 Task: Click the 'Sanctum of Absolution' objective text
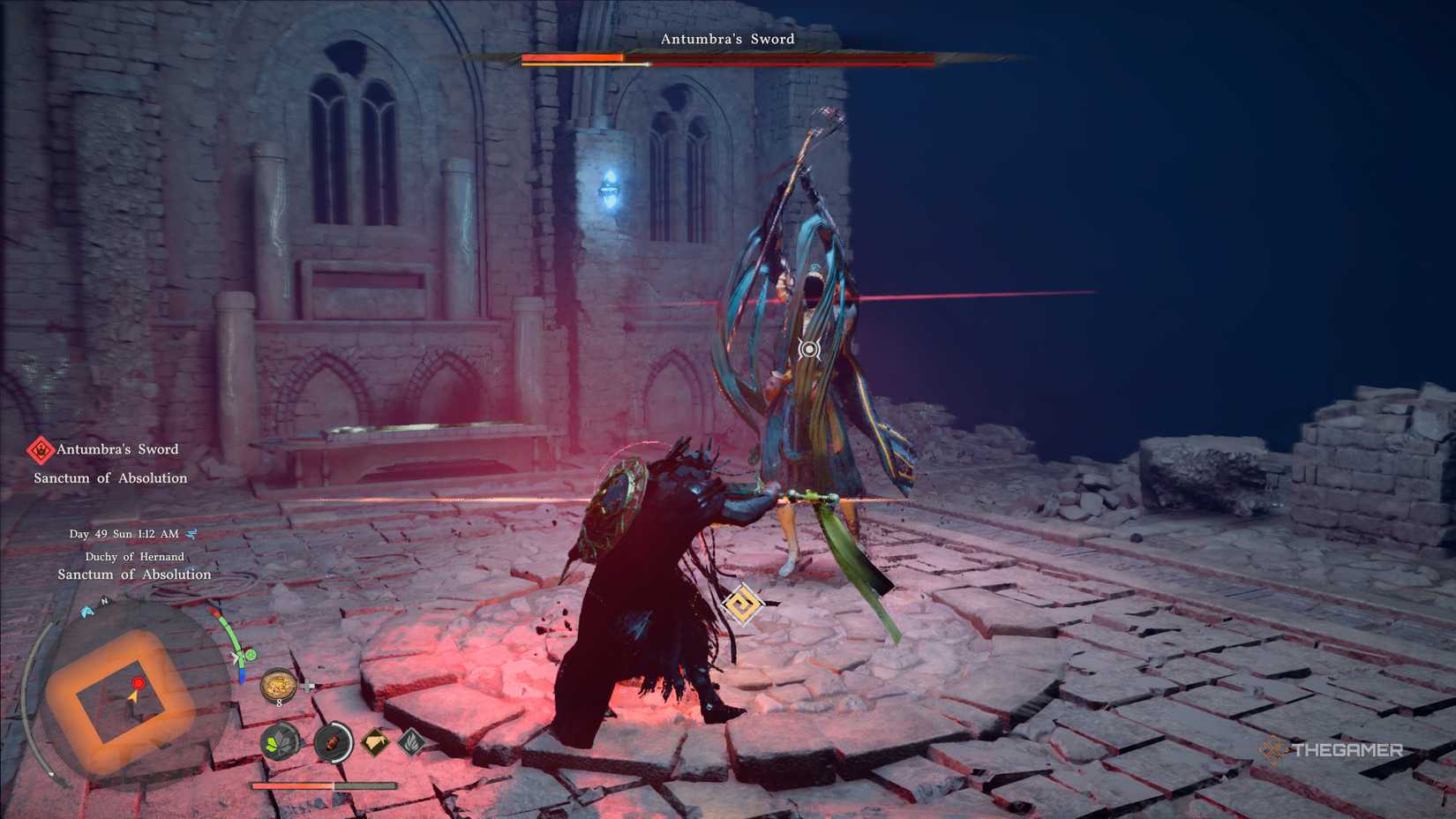(x=110, y=478)
